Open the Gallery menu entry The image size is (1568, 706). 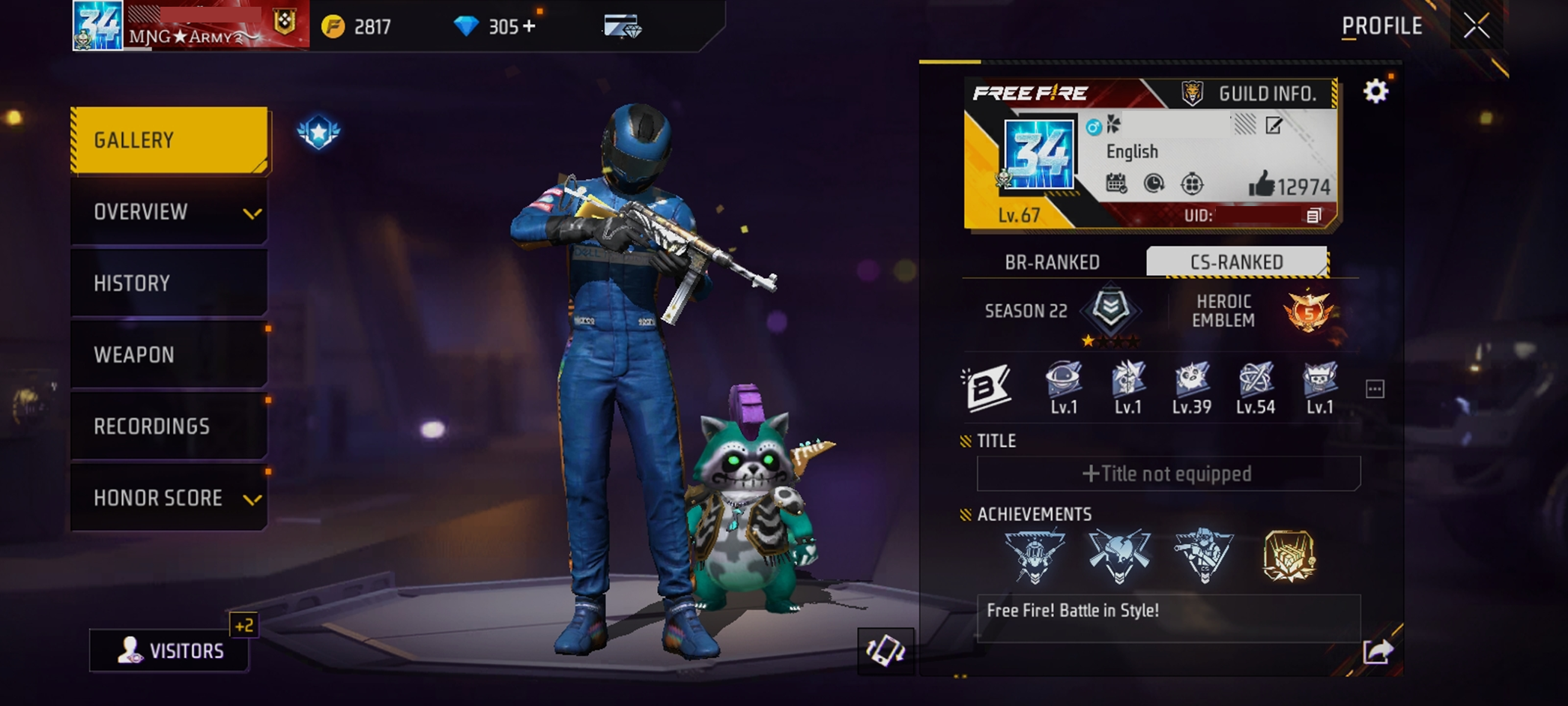point(169,140)
